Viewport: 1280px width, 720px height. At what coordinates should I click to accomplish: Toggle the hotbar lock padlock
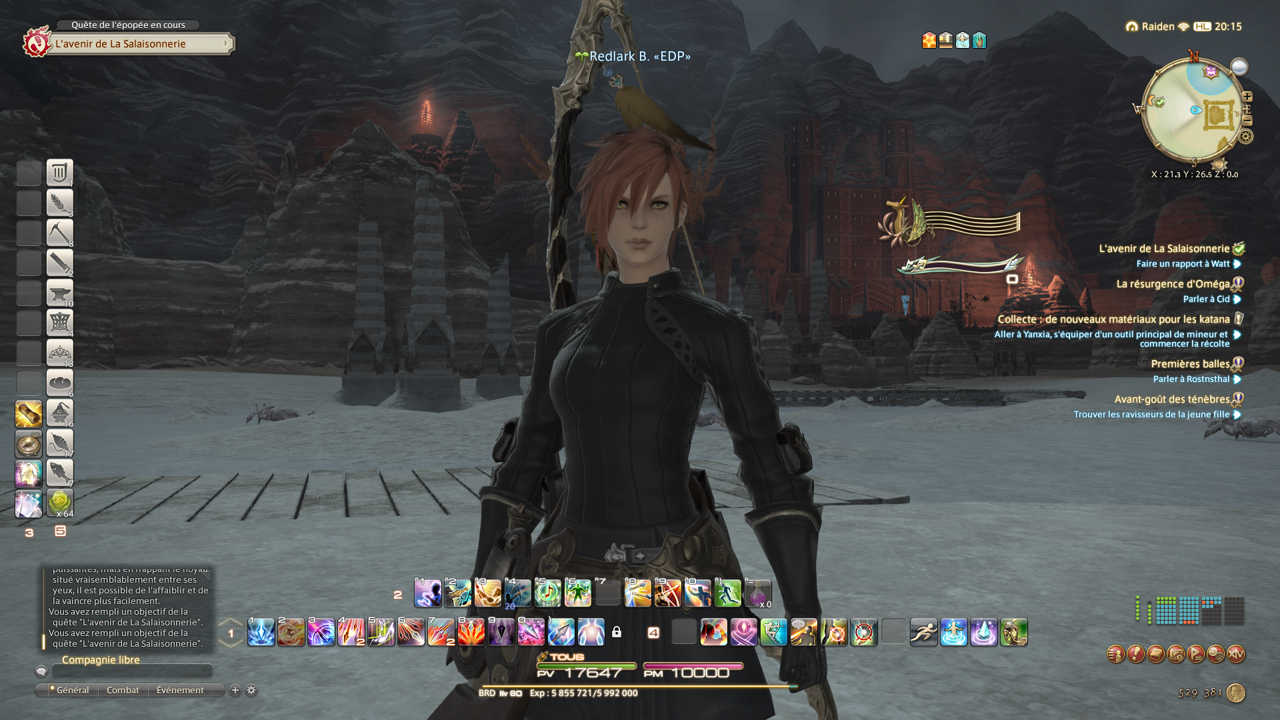(x=617, y=632)
